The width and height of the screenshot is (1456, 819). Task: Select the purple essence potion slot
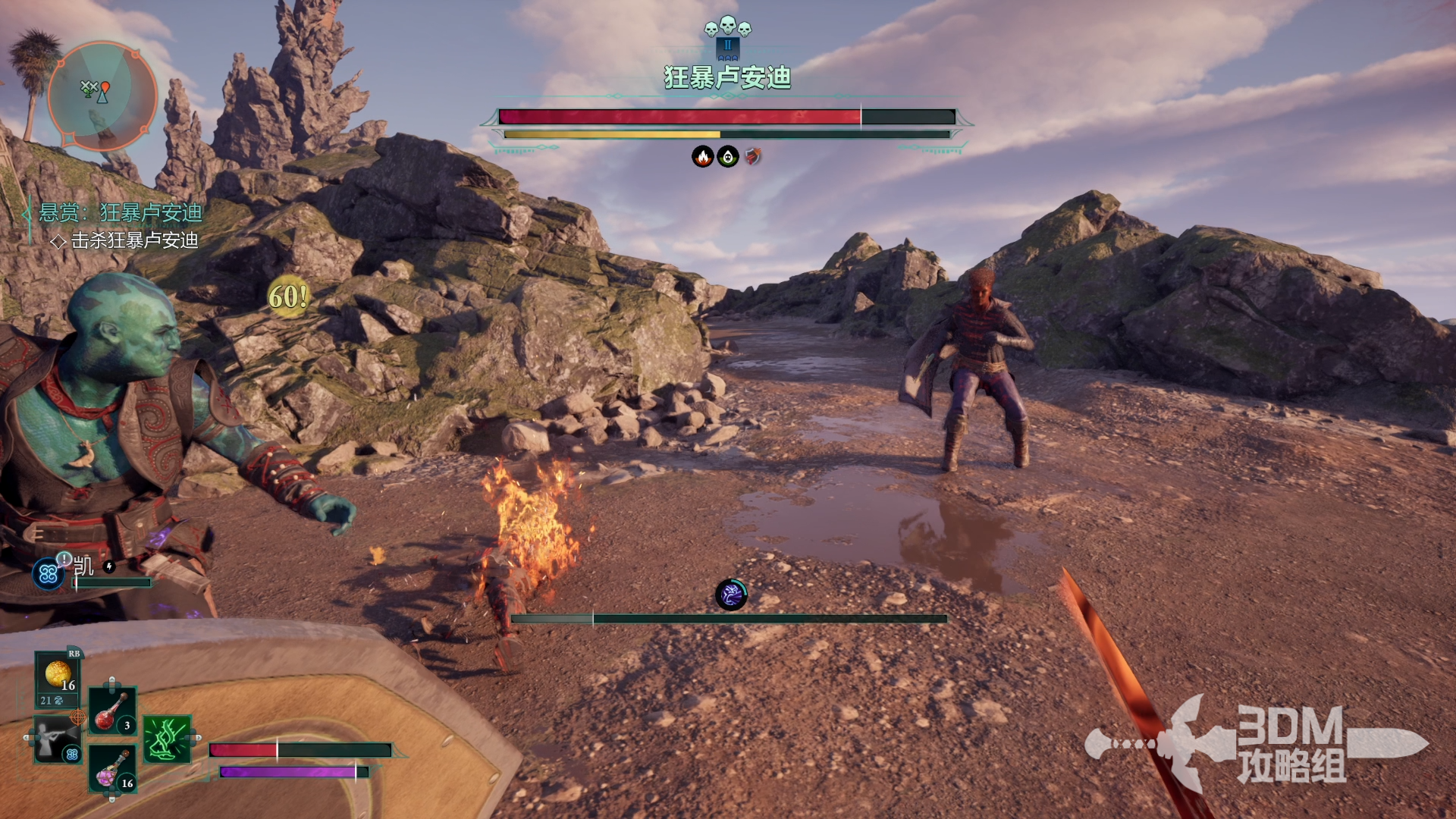112,768
